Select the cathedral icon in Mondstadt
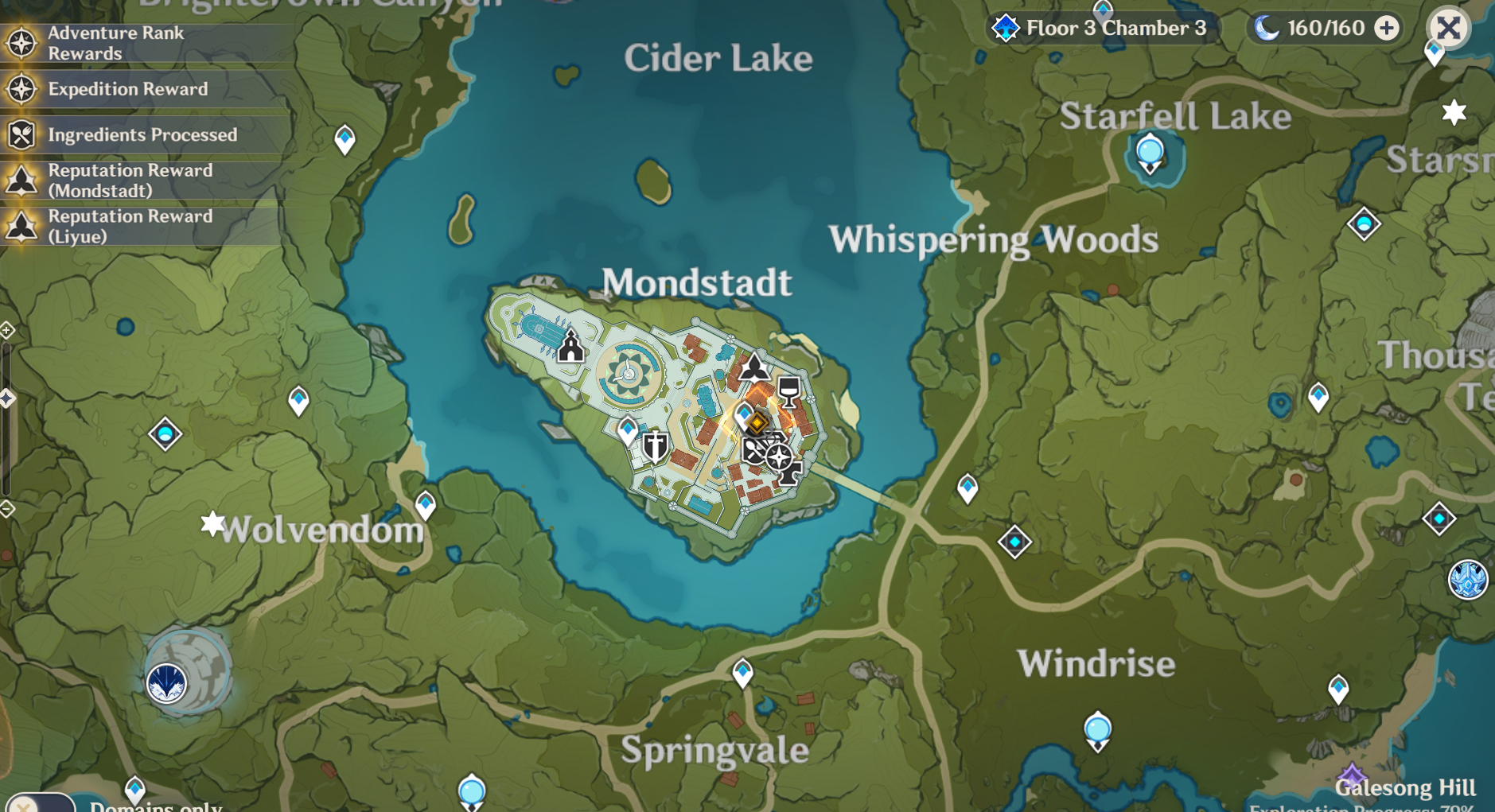This screenshot has height=812, width=1495. coord(570,348)
